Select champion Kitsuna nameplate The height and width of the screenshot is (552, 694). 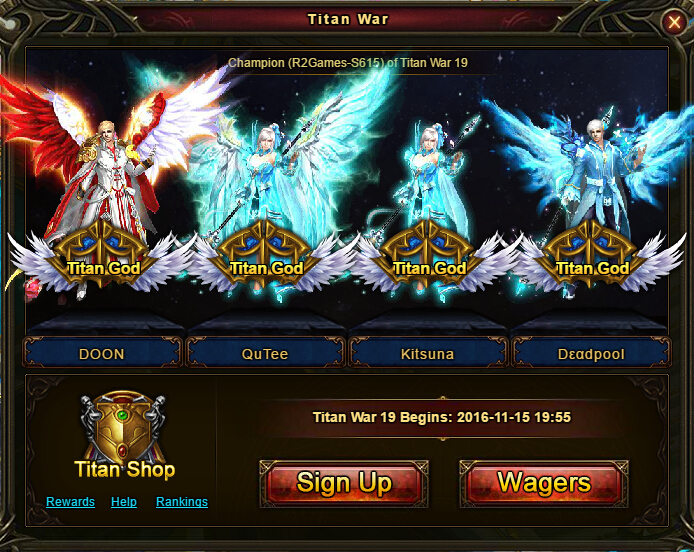[x=428, y=354]
